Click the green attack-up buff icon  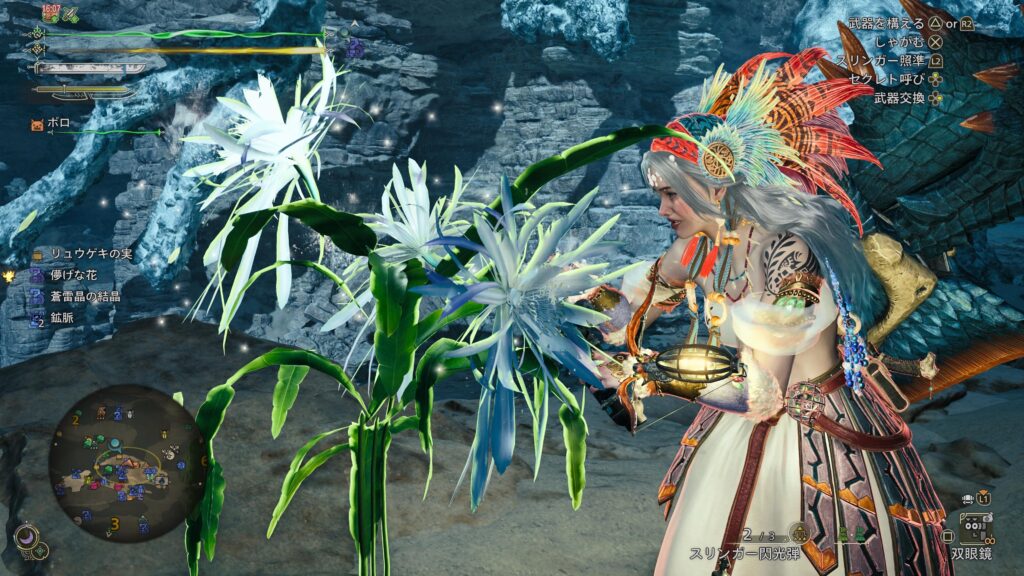coord(71,14)
